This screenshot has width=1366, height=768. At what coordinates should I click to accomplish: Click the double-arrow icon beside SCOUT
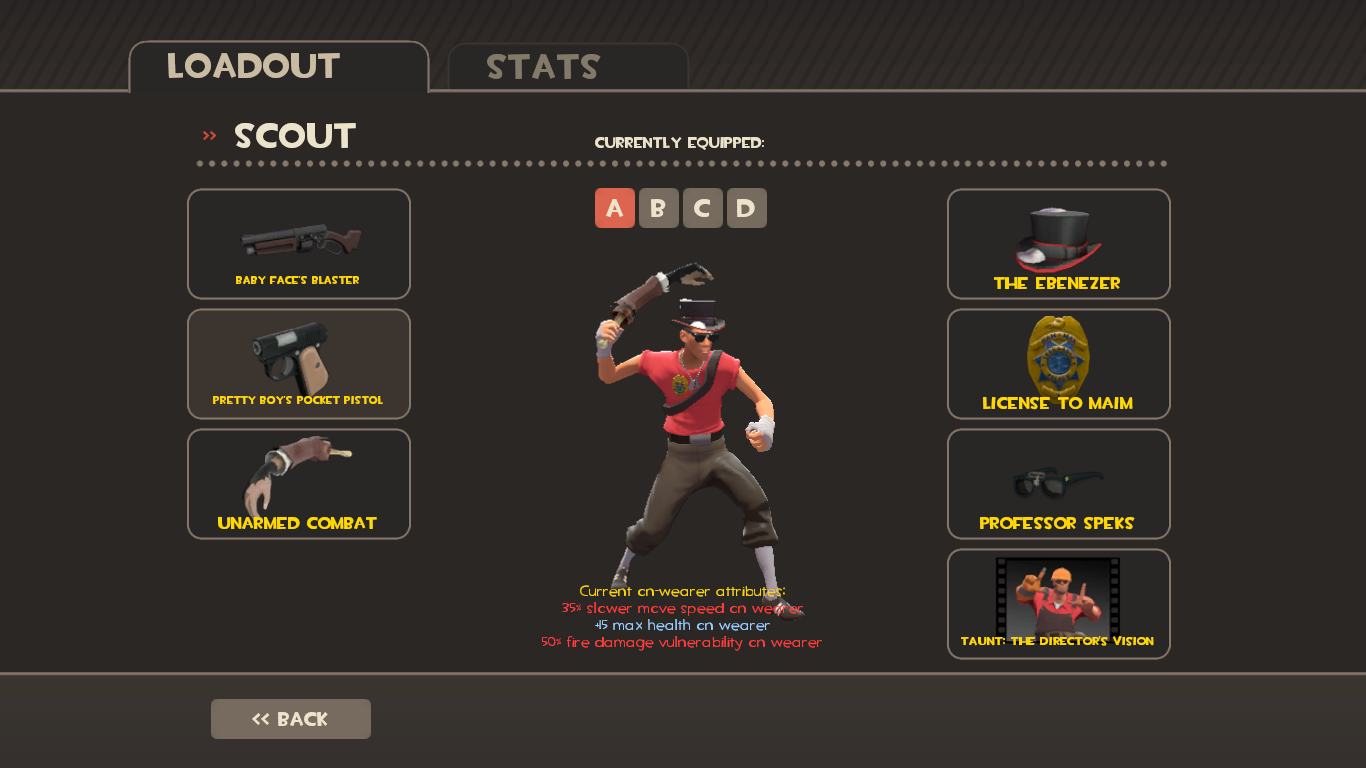(208, 134)
